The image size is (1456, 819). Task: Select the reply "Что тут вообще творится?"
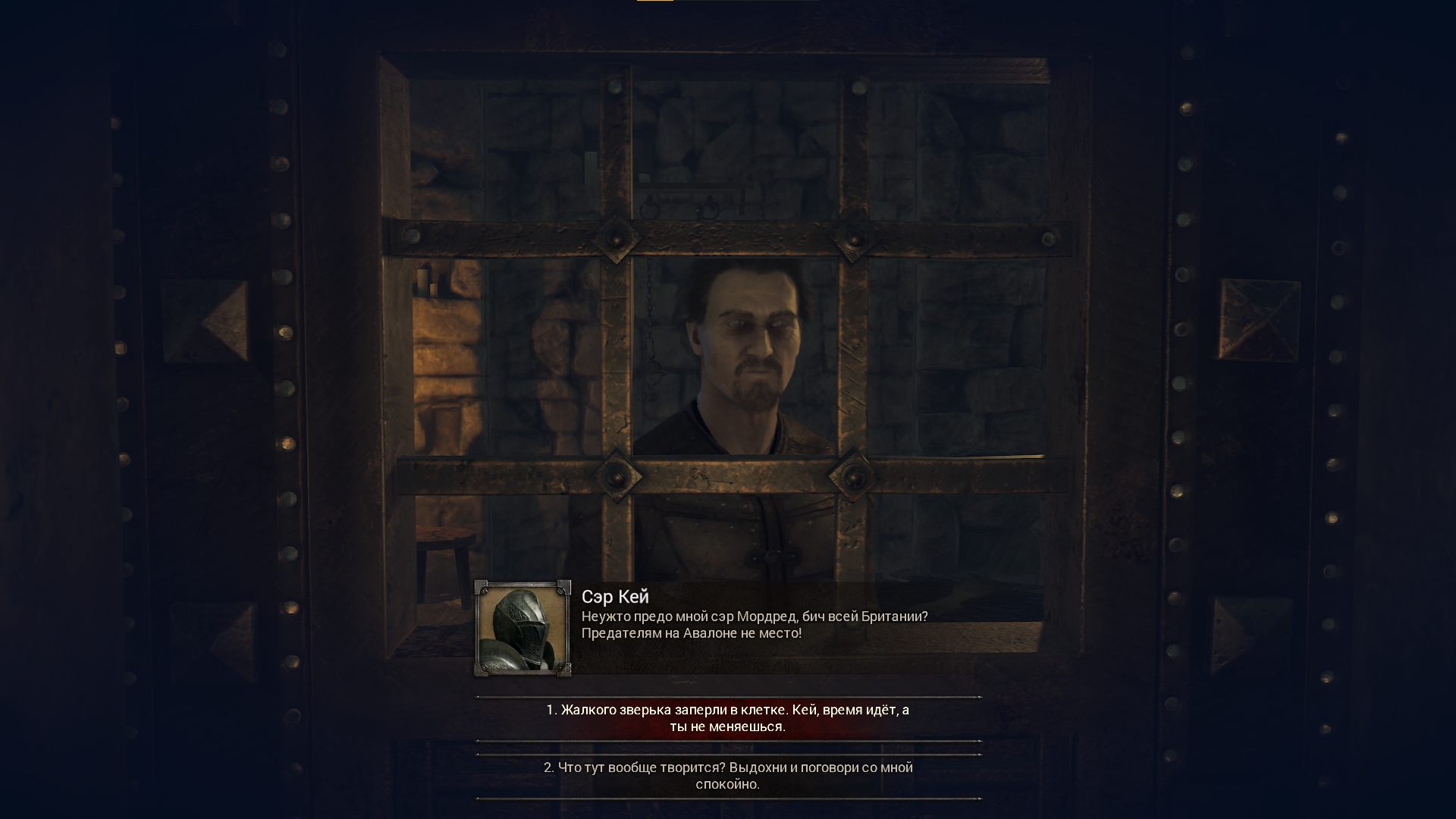728,776
